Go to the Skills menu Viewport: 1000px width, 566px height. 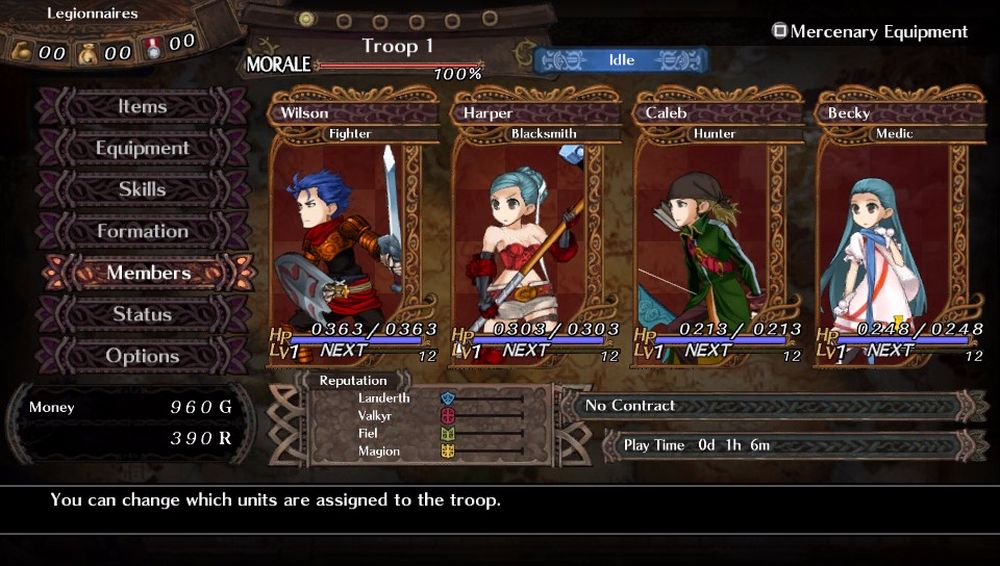click(x=142, y=190)
